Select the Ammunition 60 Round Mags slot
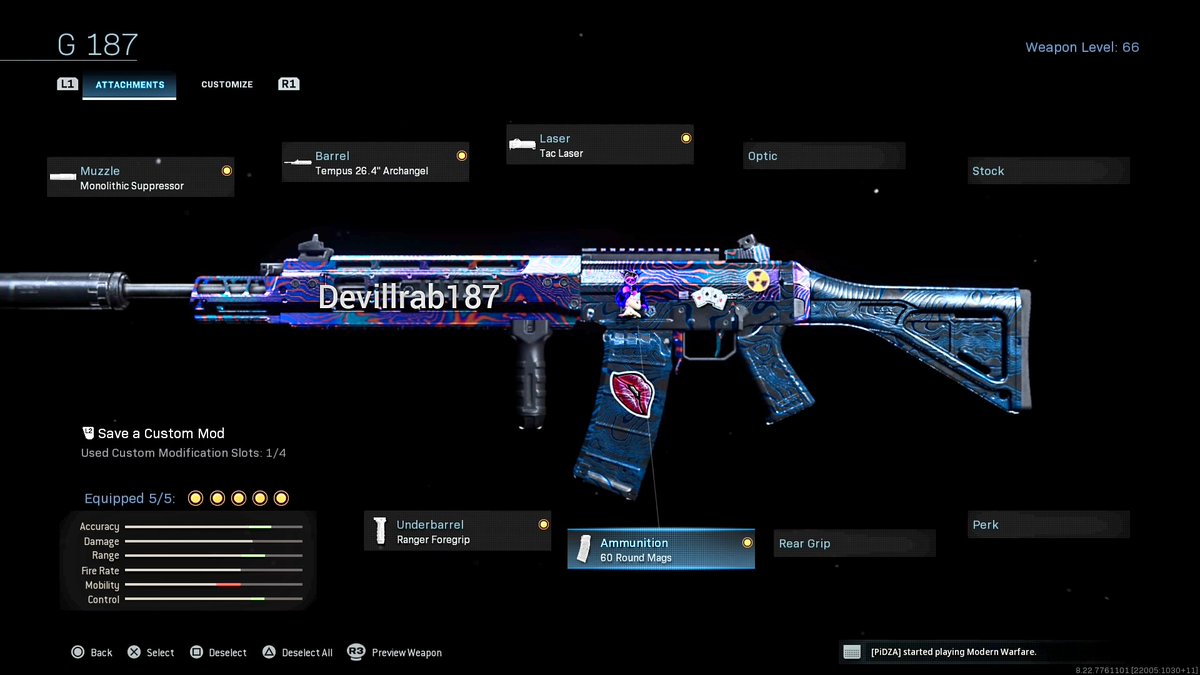 (660, 550)
